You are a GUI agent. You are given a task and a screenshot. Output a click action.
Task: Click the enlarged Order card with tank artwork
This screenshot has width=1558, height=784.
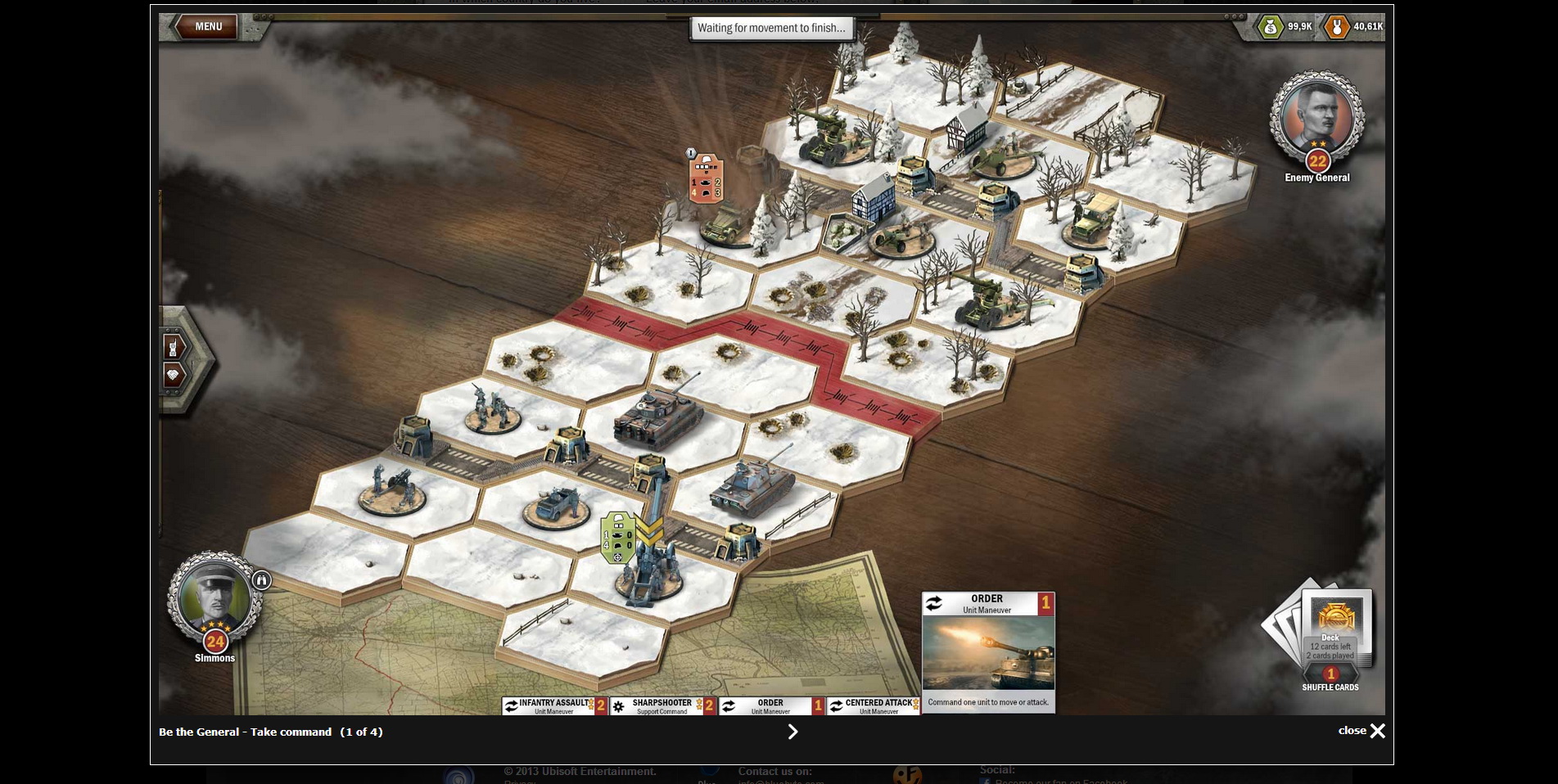click(988, 653)
